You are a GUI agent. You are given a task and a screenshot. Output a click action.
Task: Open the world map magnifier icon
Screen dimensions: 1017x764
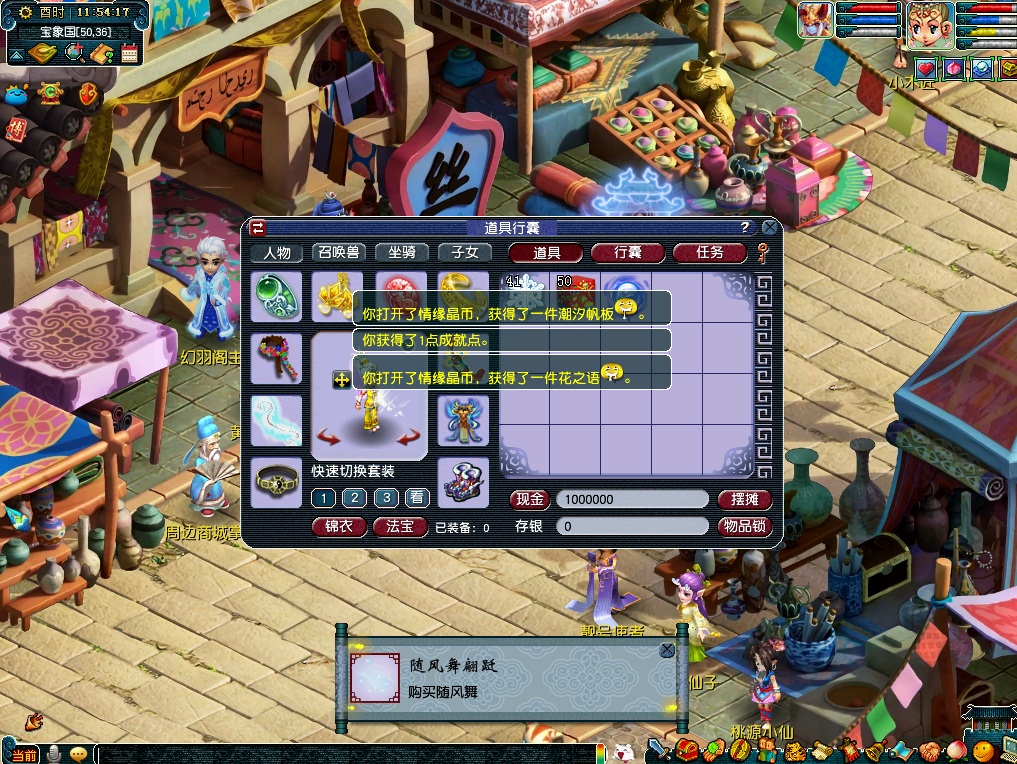coord(74,53)
